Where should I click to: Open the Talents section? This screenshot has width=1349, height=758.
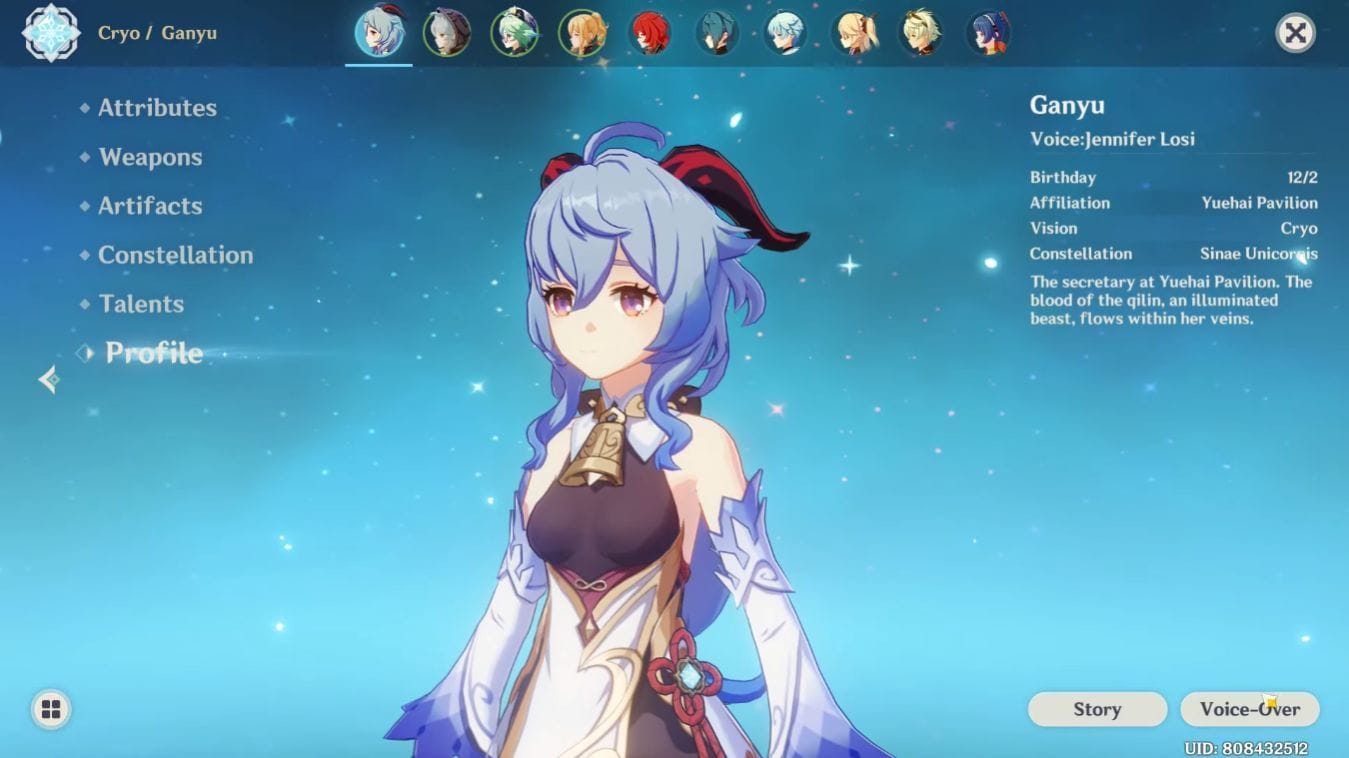(141, 304)
